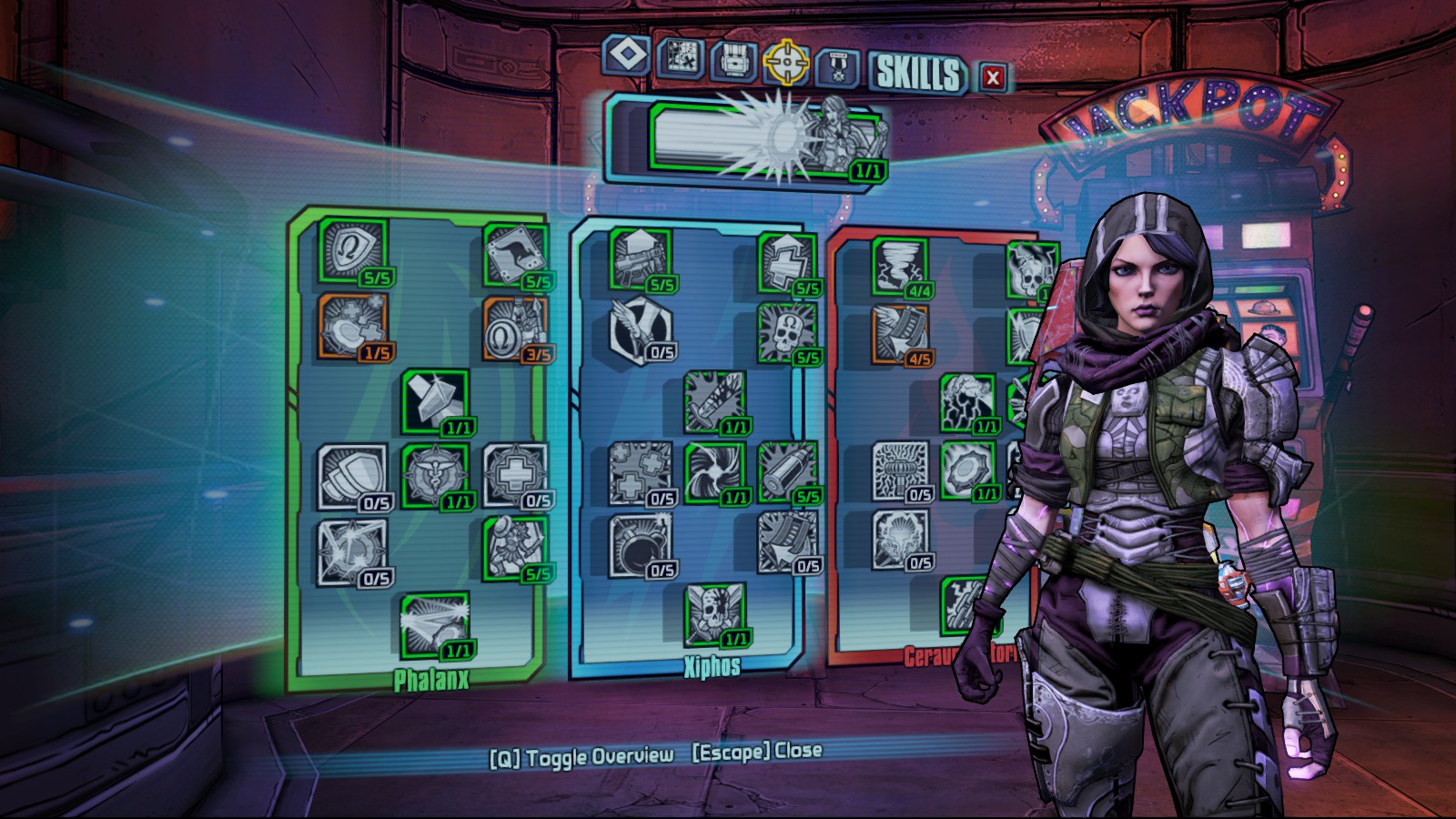Open the missions tab with diamond icon
Image resolution: width=1456 pixels, height=819 pixels.
(x=626, y=56)
